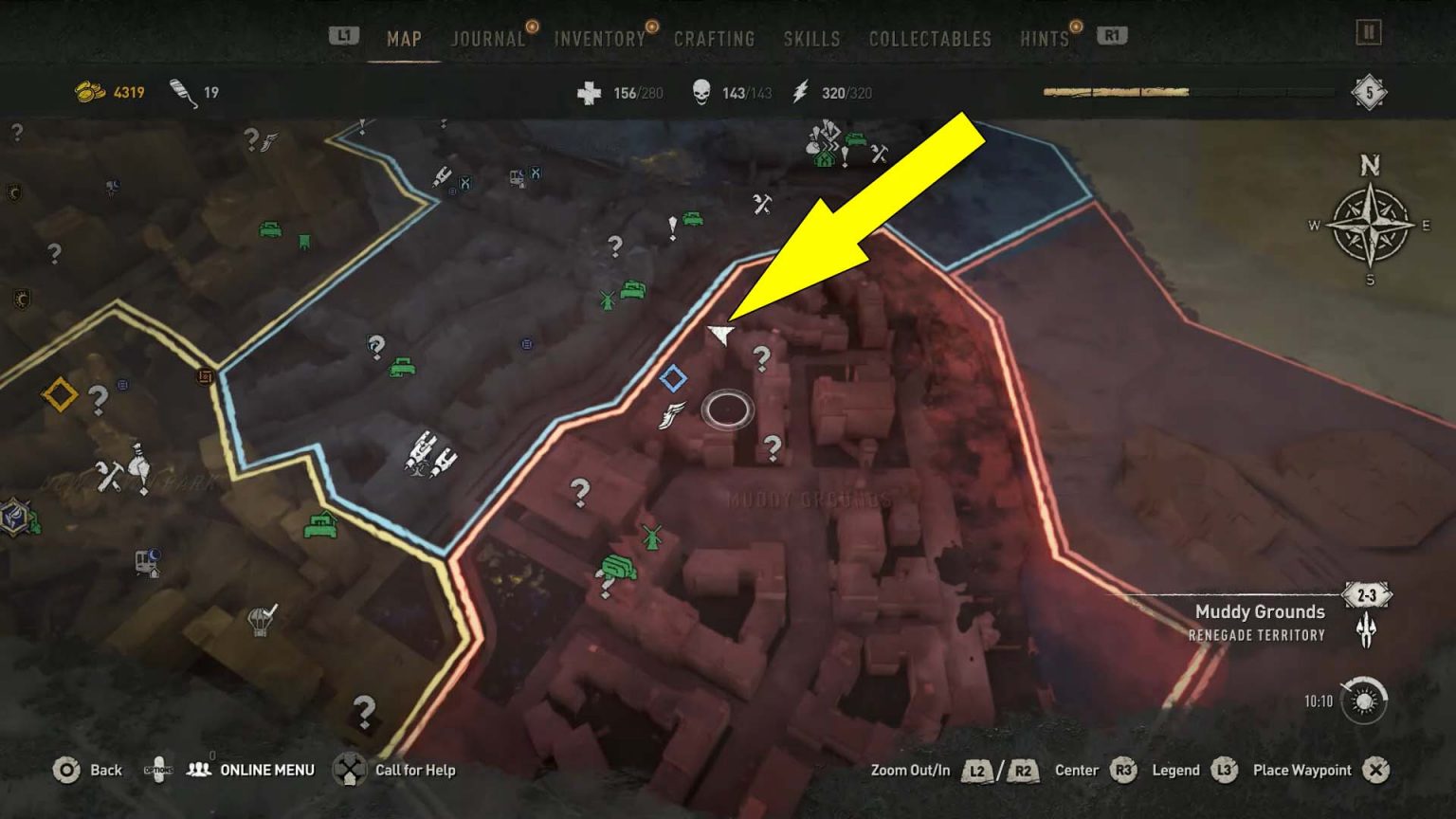Open the Muddy Grounds 2-3 territory banner
The height and width of the screenshot is (819, 1456).
[x=1366, y=595]
